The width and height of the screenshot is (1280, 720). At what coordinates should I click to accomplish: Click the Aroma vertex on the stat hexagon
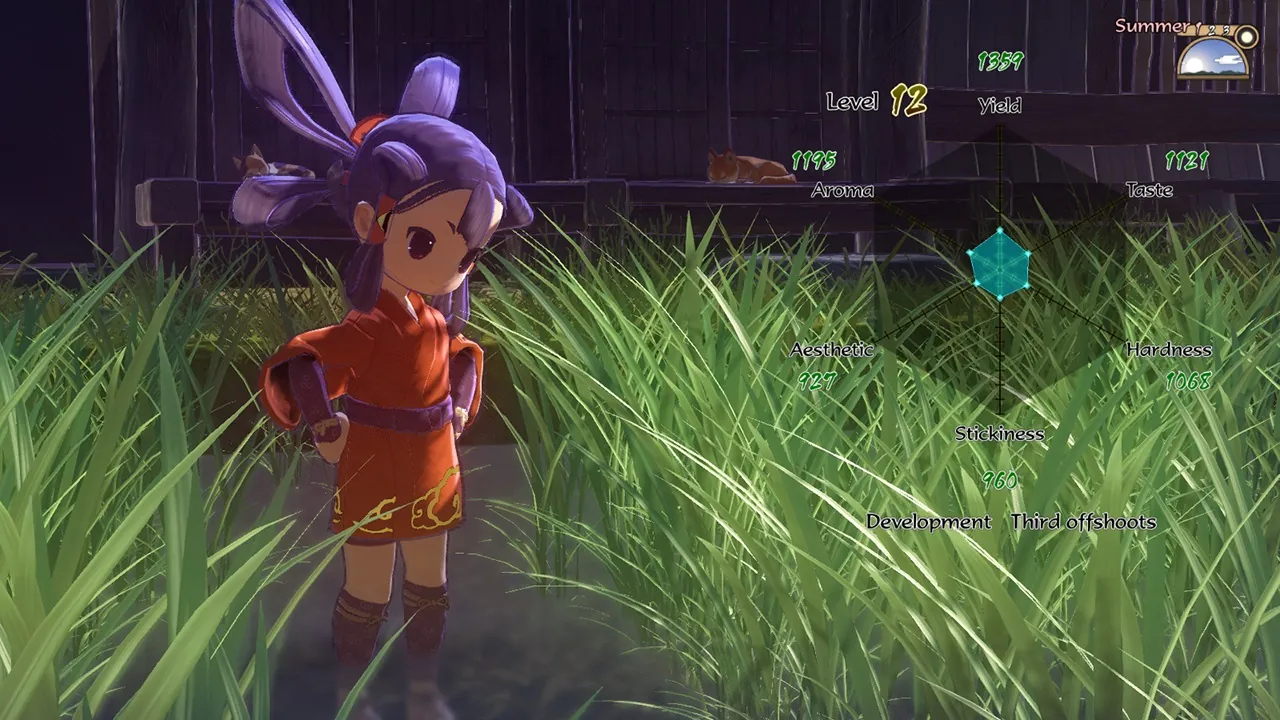pos(971,252)
